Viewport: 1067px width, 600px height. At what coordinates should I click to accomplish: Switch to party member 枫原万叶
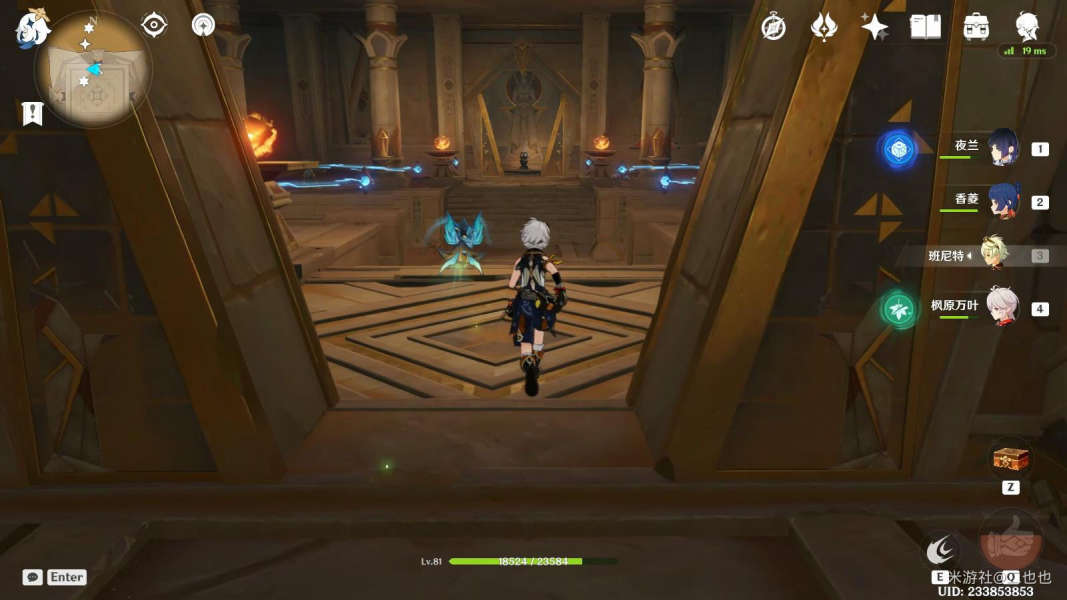point(1002,307)
